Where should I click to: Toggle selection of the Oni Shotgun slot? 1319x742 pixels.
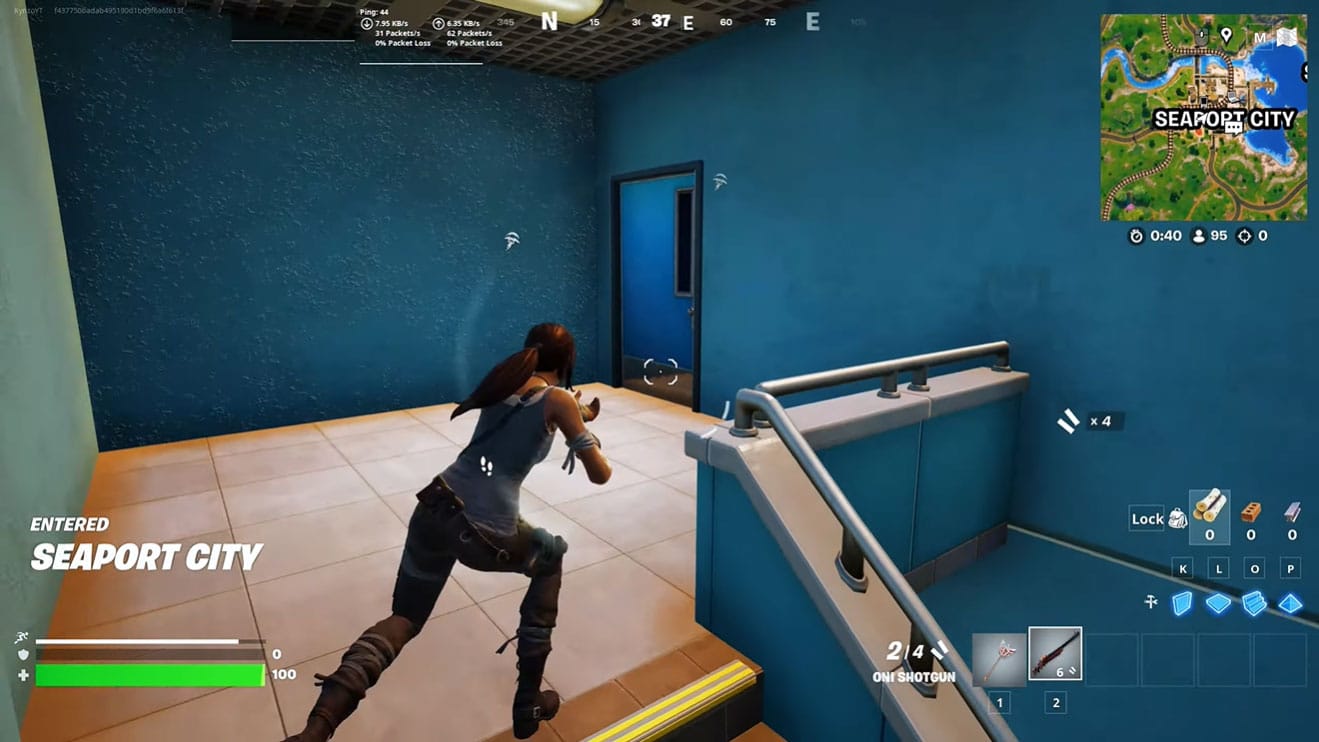tap(1054, 652)
